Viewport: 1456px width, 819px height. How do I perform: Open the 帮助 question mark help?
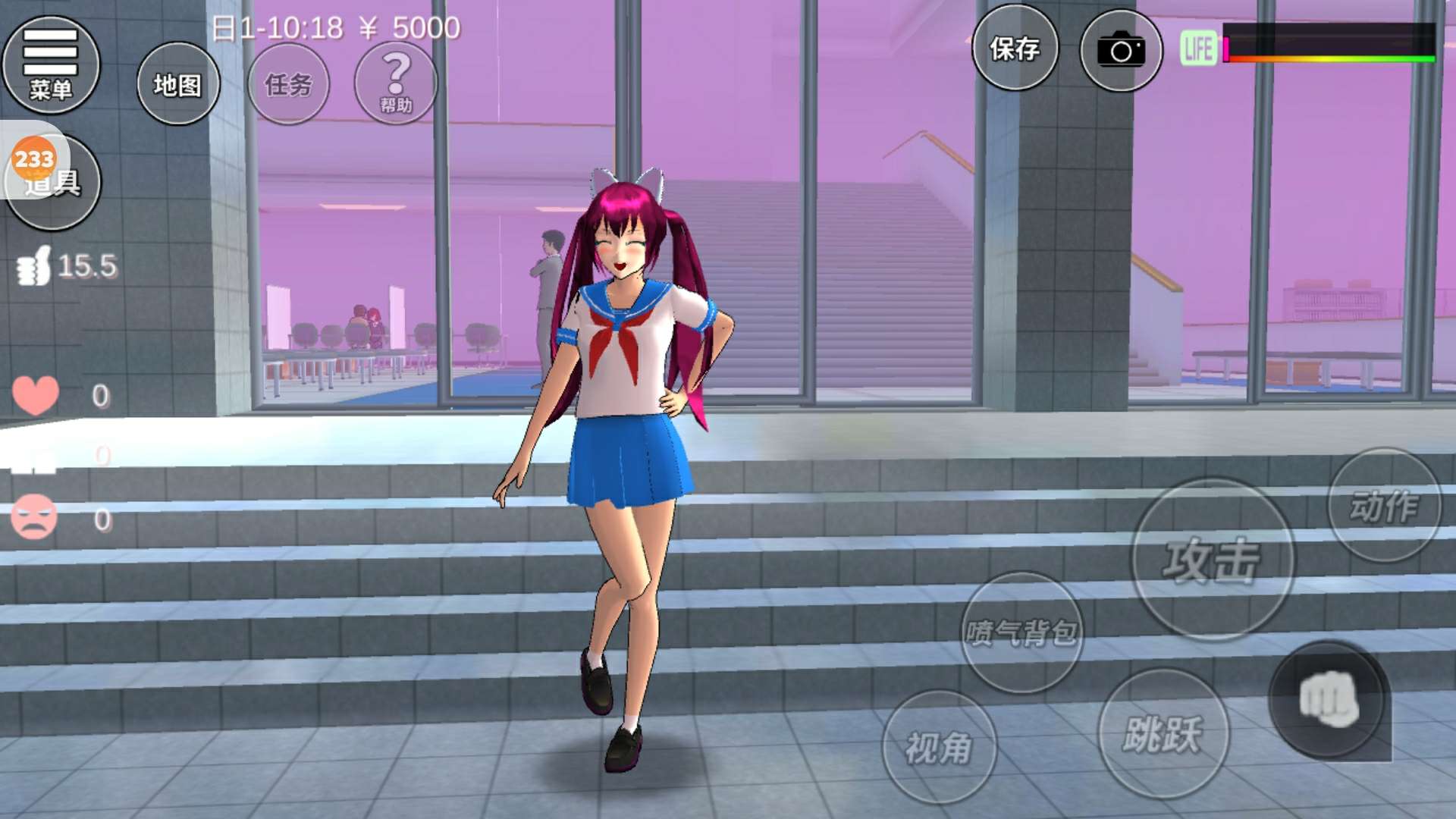395,83
